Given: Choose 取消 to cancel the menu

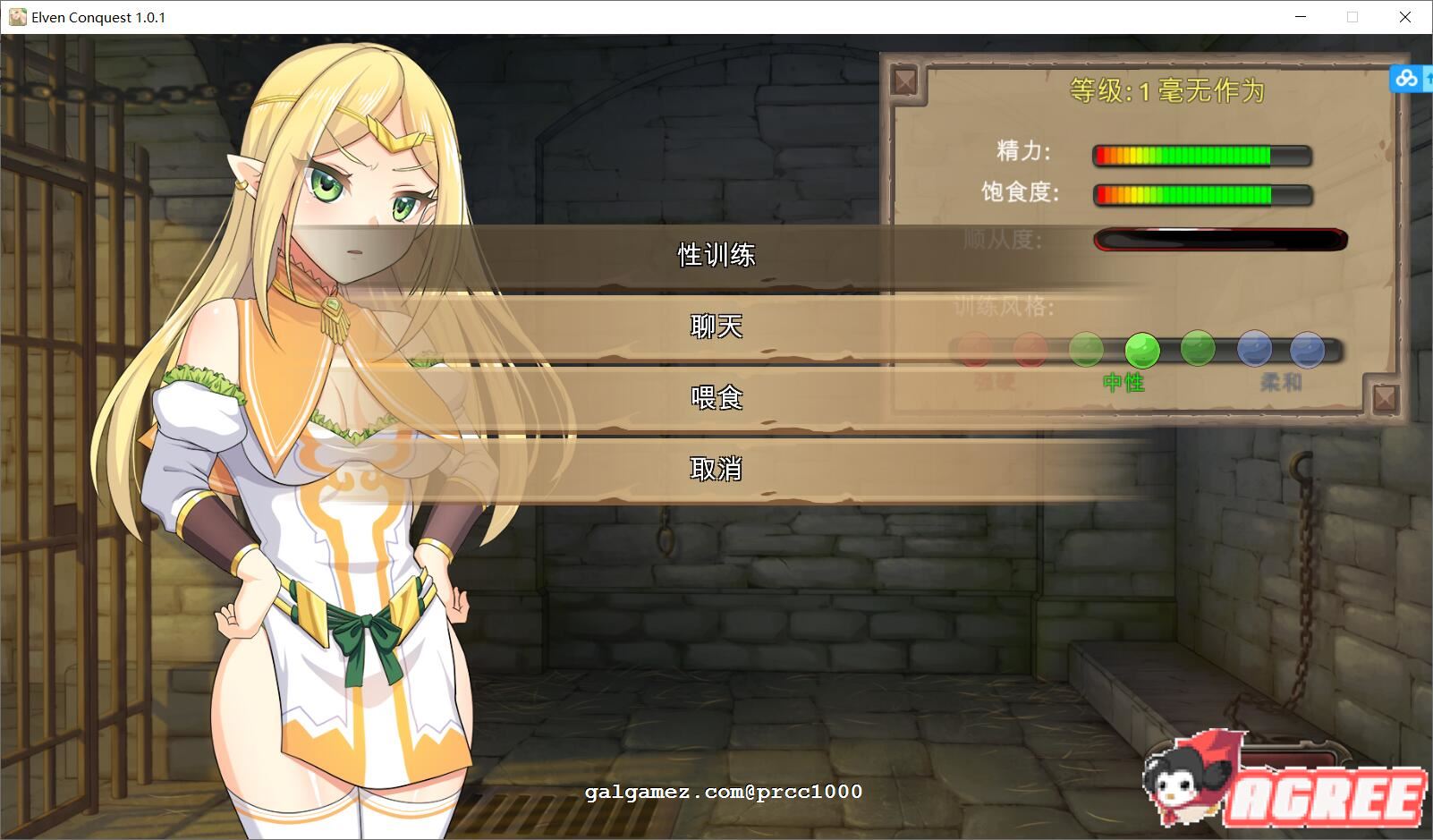Looking at the screenshot, I should pos(716,468).
